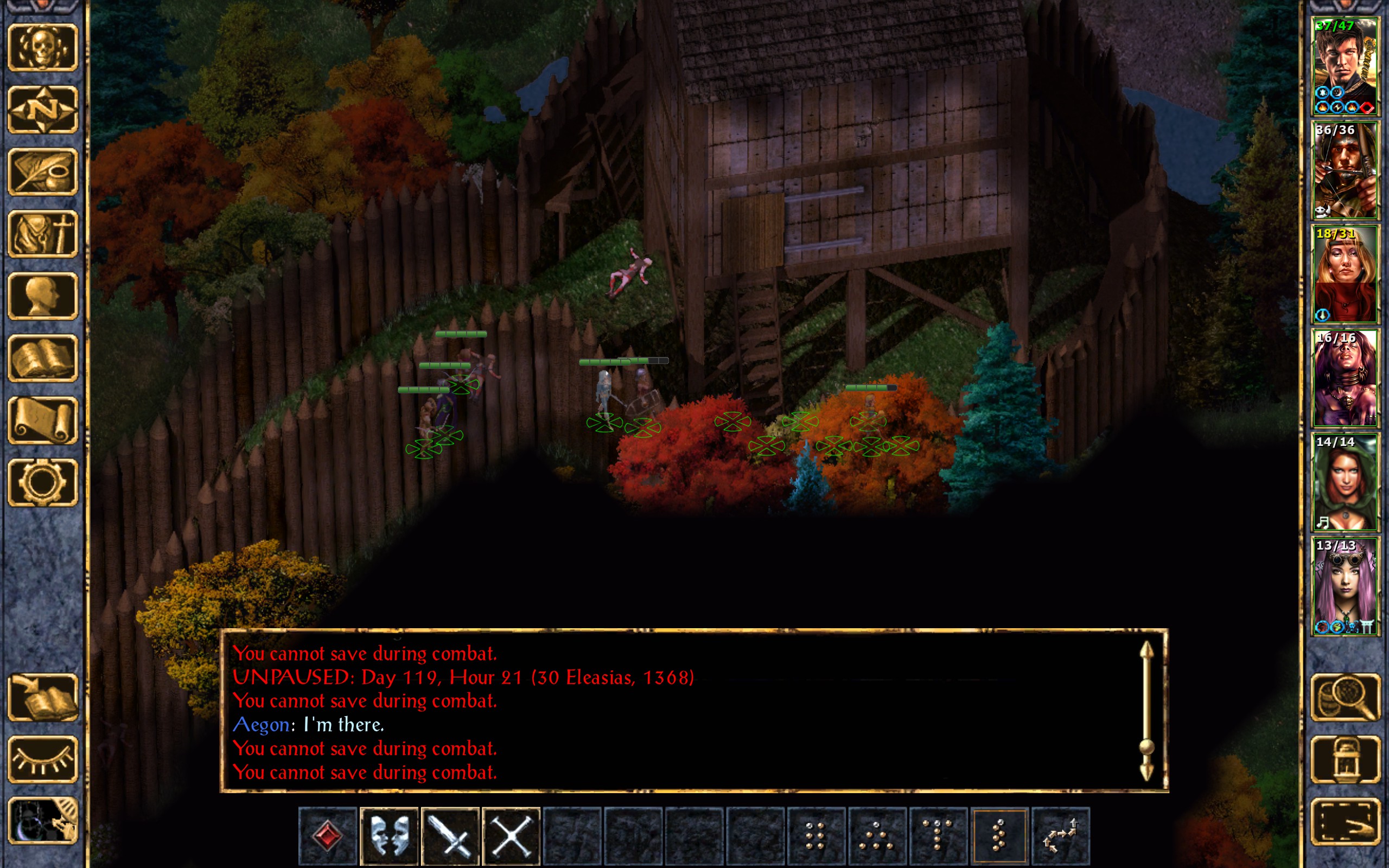Activate the red gem guard action

[328, 836]
